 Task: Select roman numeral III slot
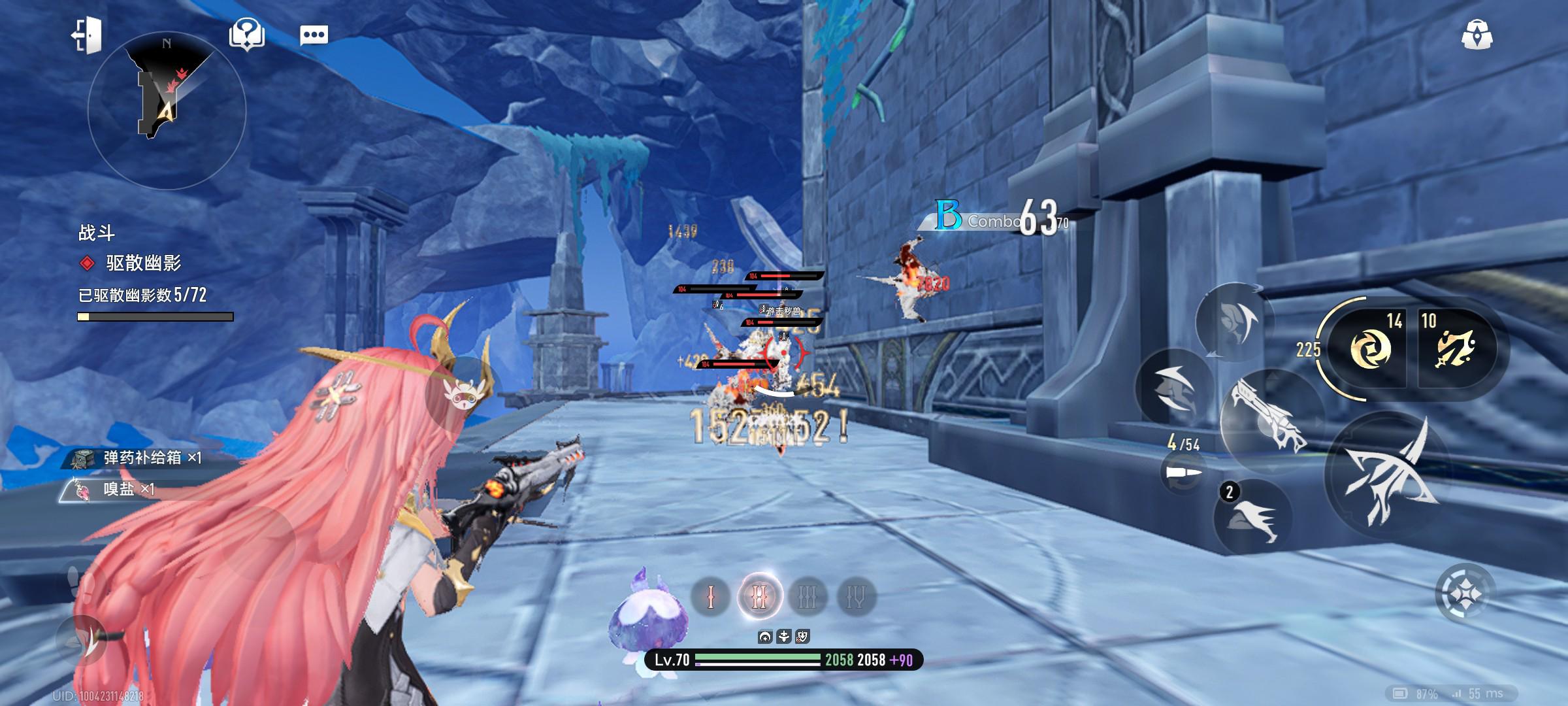tap(808, 597)
